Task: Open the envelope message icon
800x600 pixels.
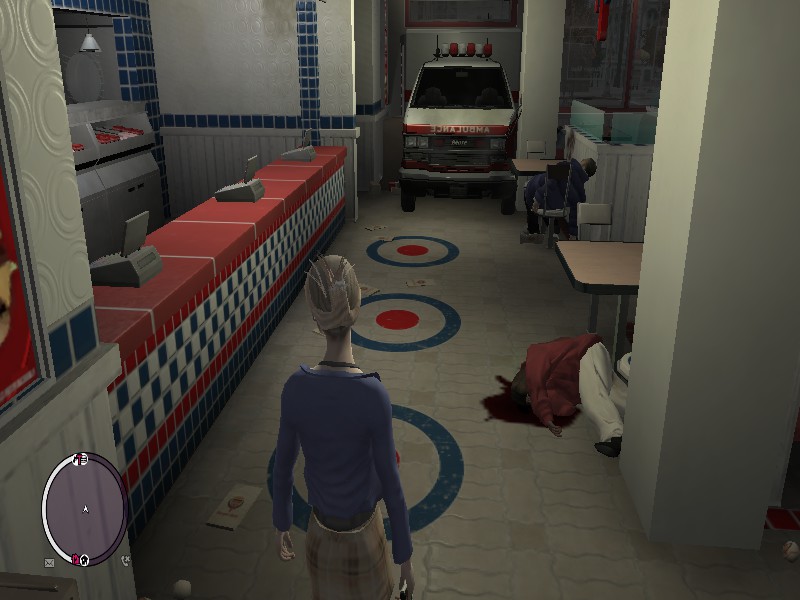Action: (x=48, y=563)
